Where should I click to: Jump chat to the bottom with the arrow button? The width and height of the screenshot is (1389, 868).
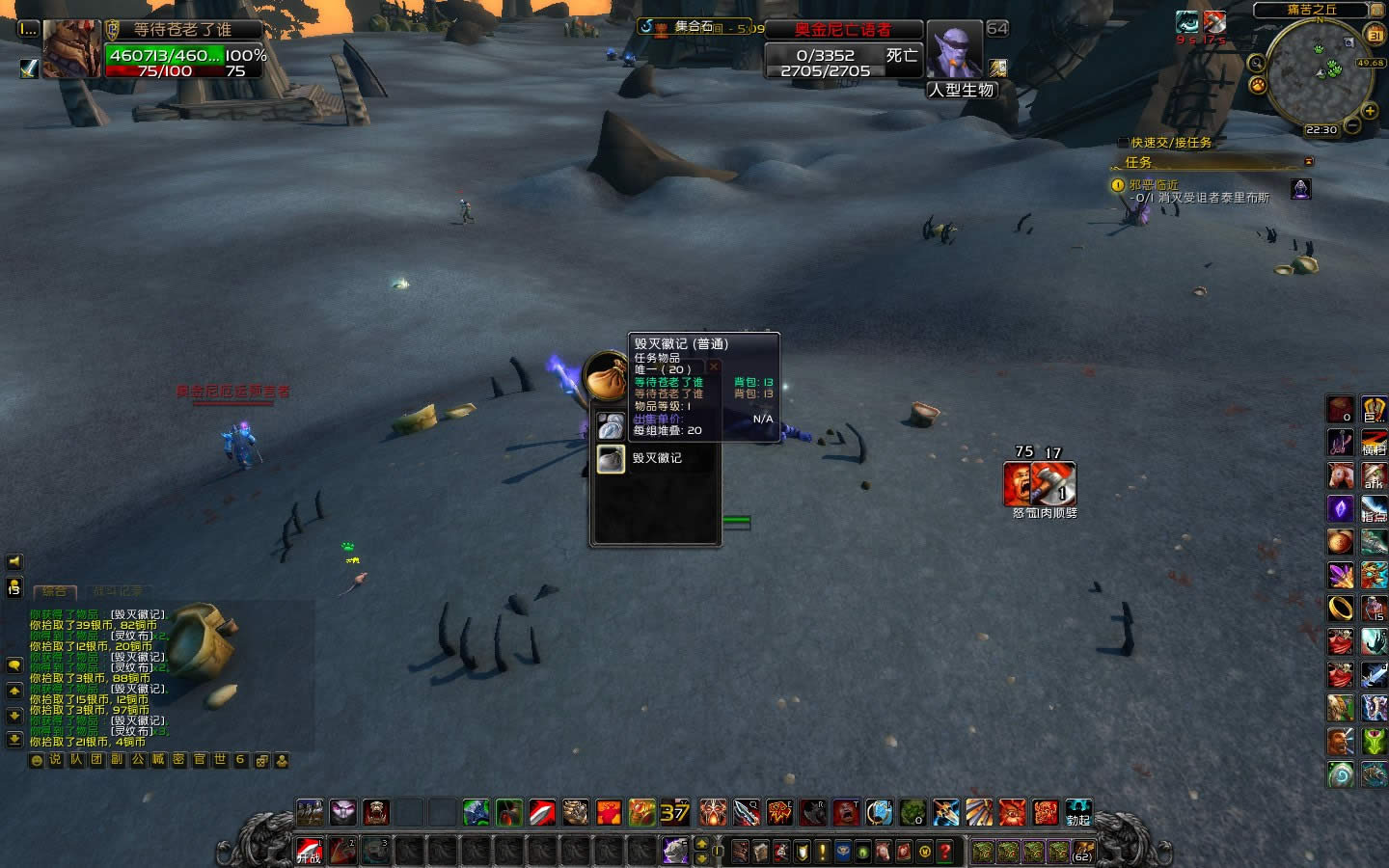pos(14,740)
